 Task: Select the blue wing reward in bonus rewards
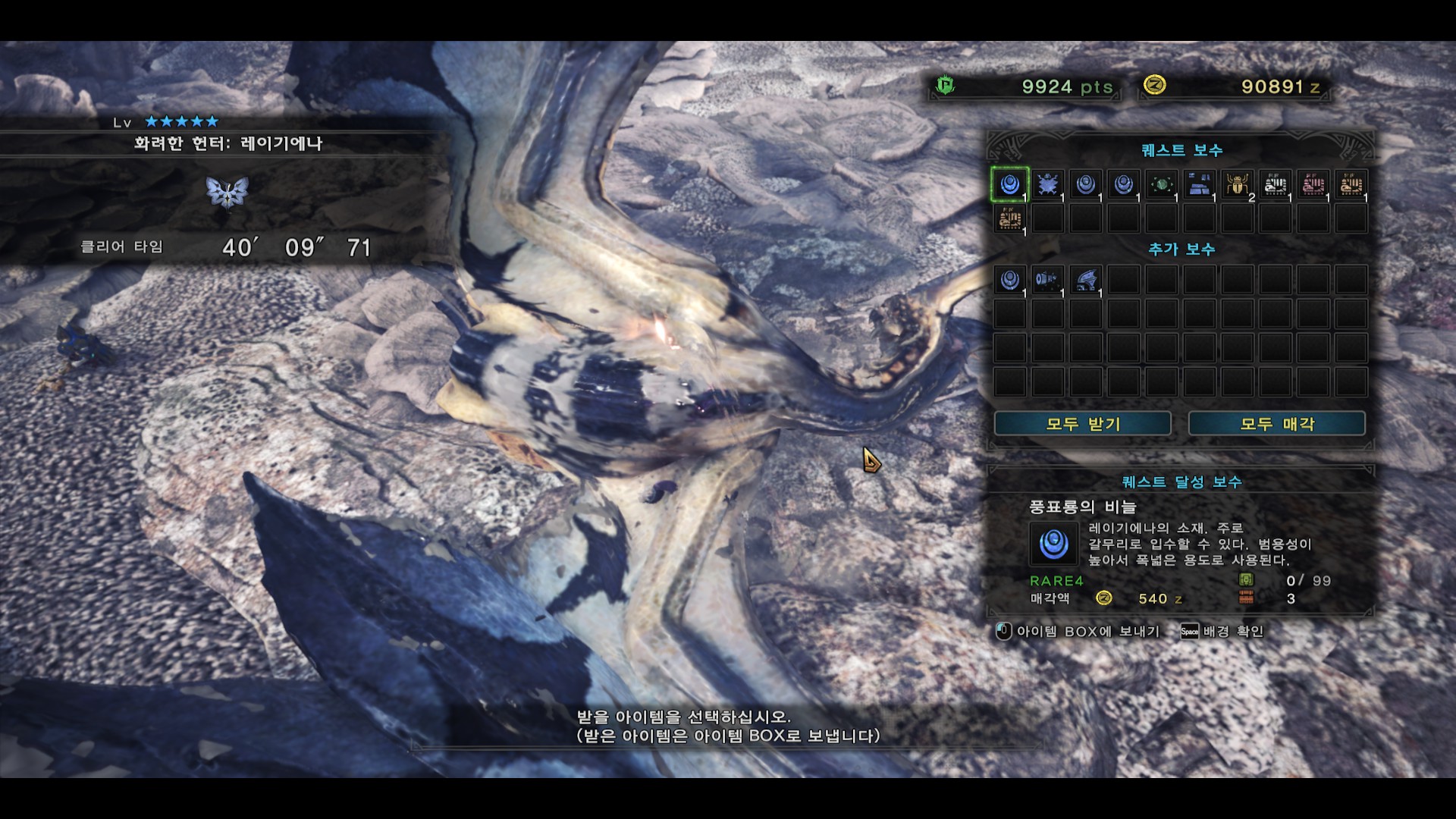point(1085,280)
